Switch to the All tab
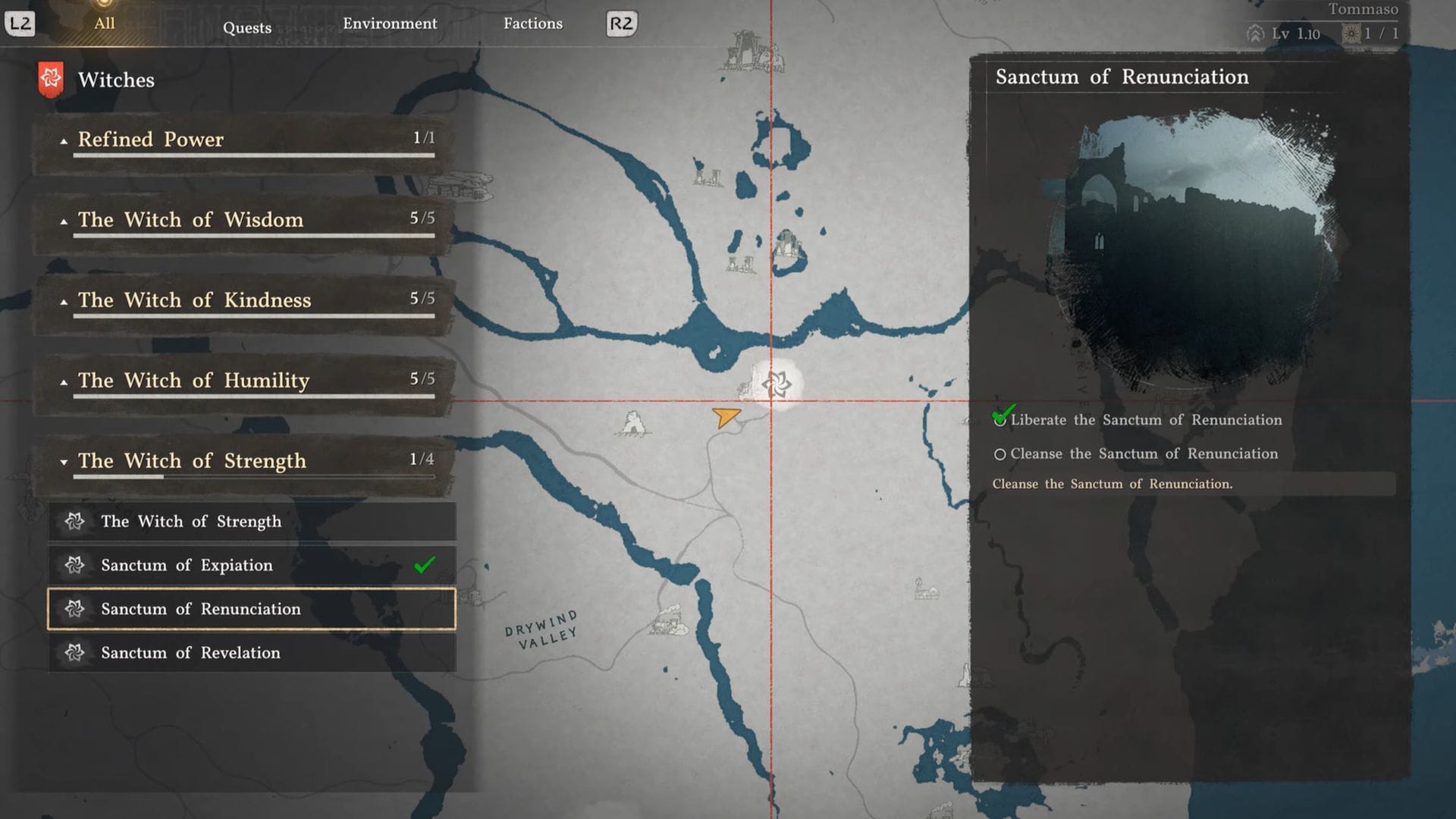 click(105, 24)
